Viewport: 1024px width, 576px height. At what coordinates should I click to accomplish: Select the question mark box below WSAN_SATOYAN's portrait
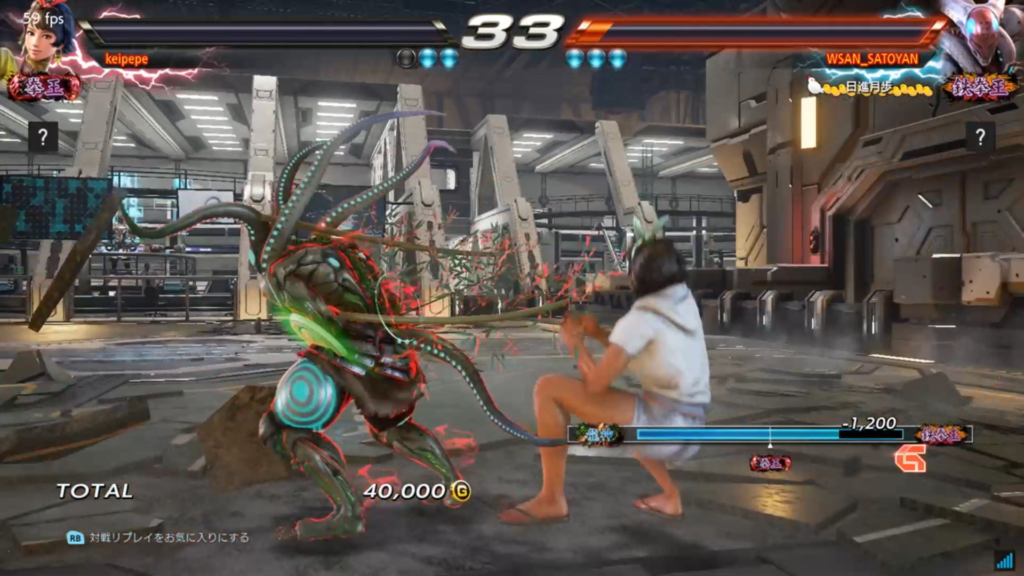tap(981, 137)
